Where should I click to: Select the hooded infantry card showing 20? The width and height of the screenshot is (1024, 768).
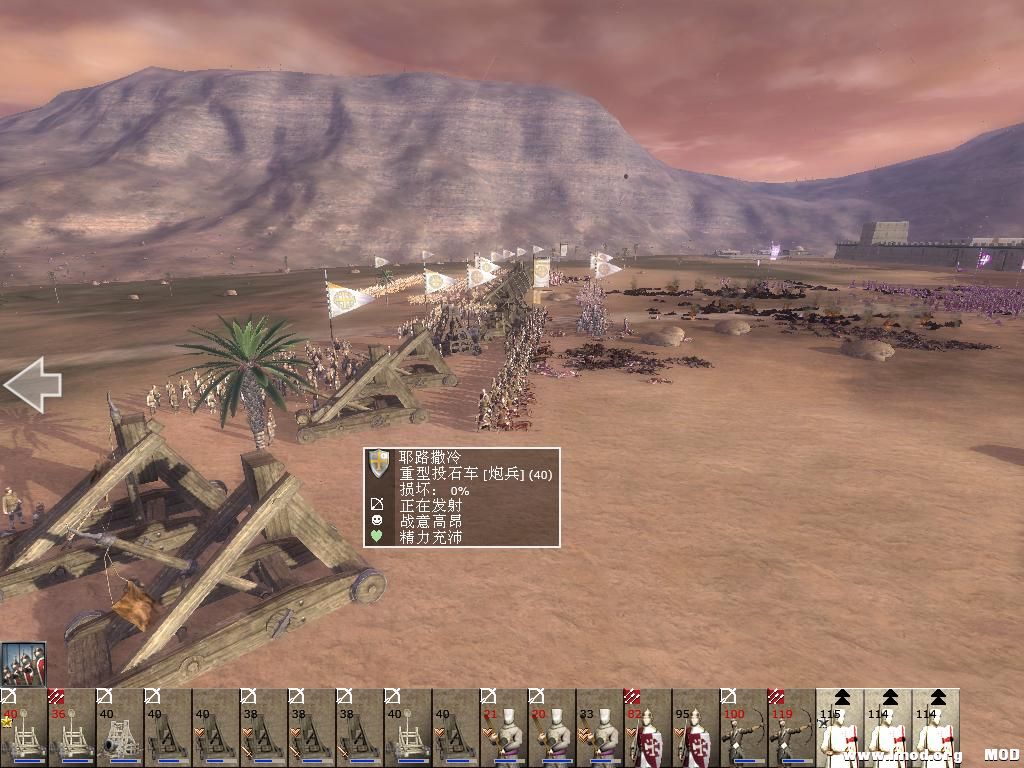(551, 728)
